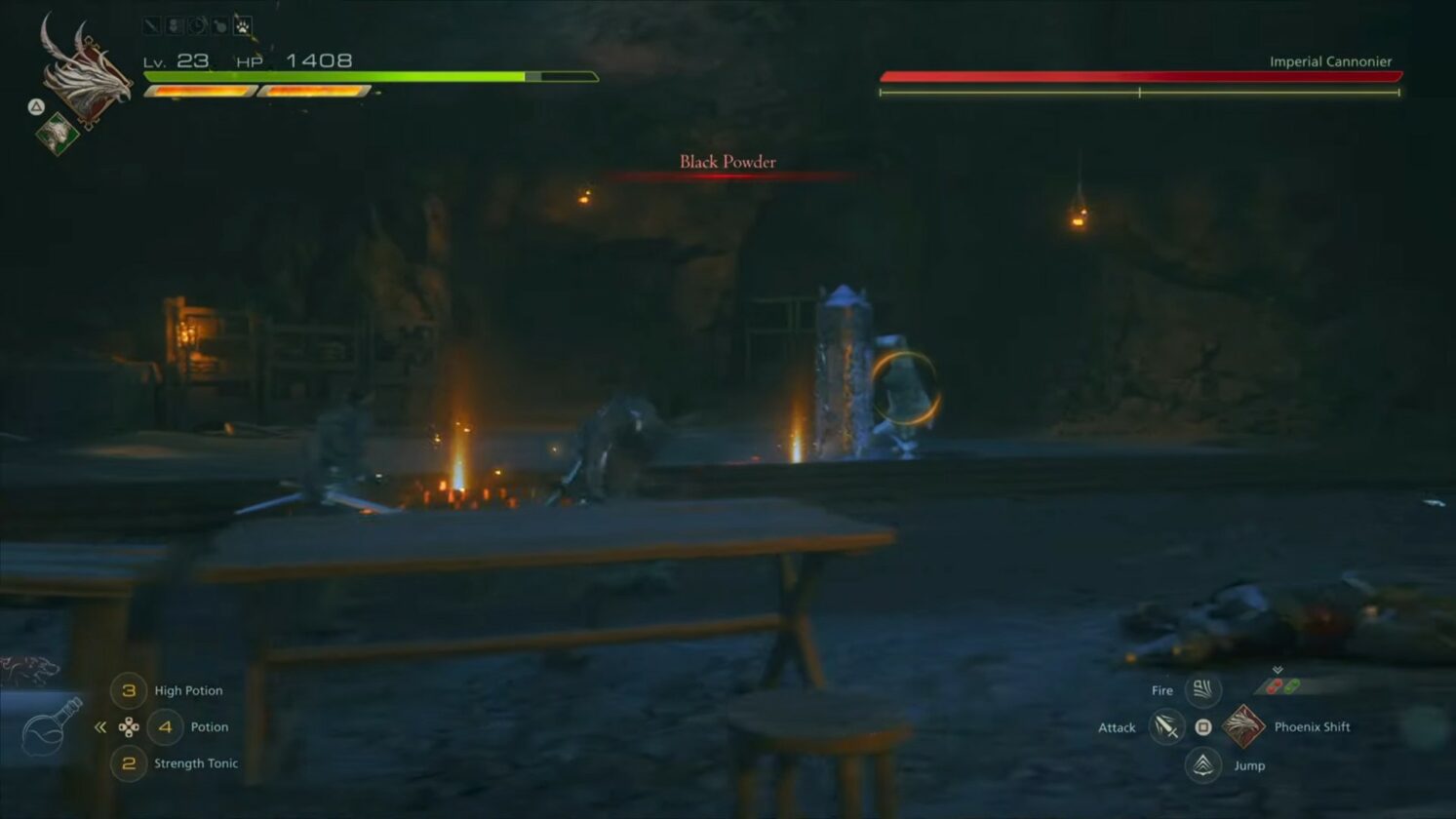
Task: Click the Attack dagger icon
Action: click(x=1165, y=728)
